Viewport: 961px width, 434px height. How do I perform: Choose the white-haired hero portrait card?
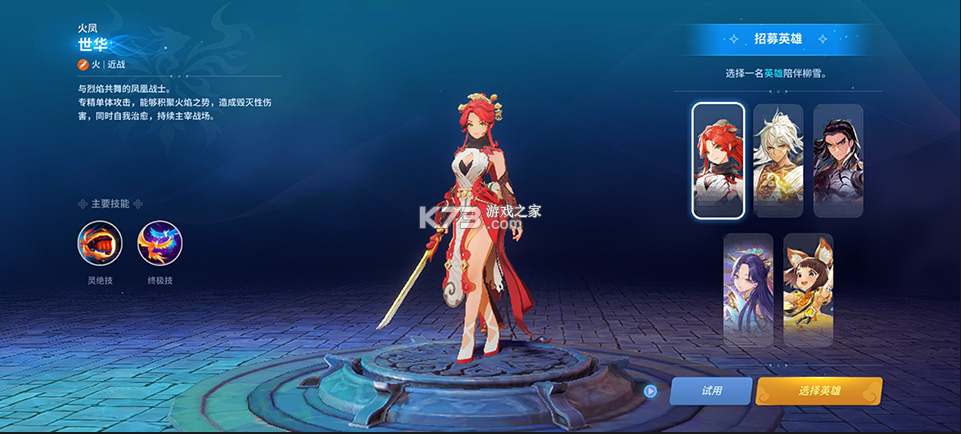[x=778, y=160]
